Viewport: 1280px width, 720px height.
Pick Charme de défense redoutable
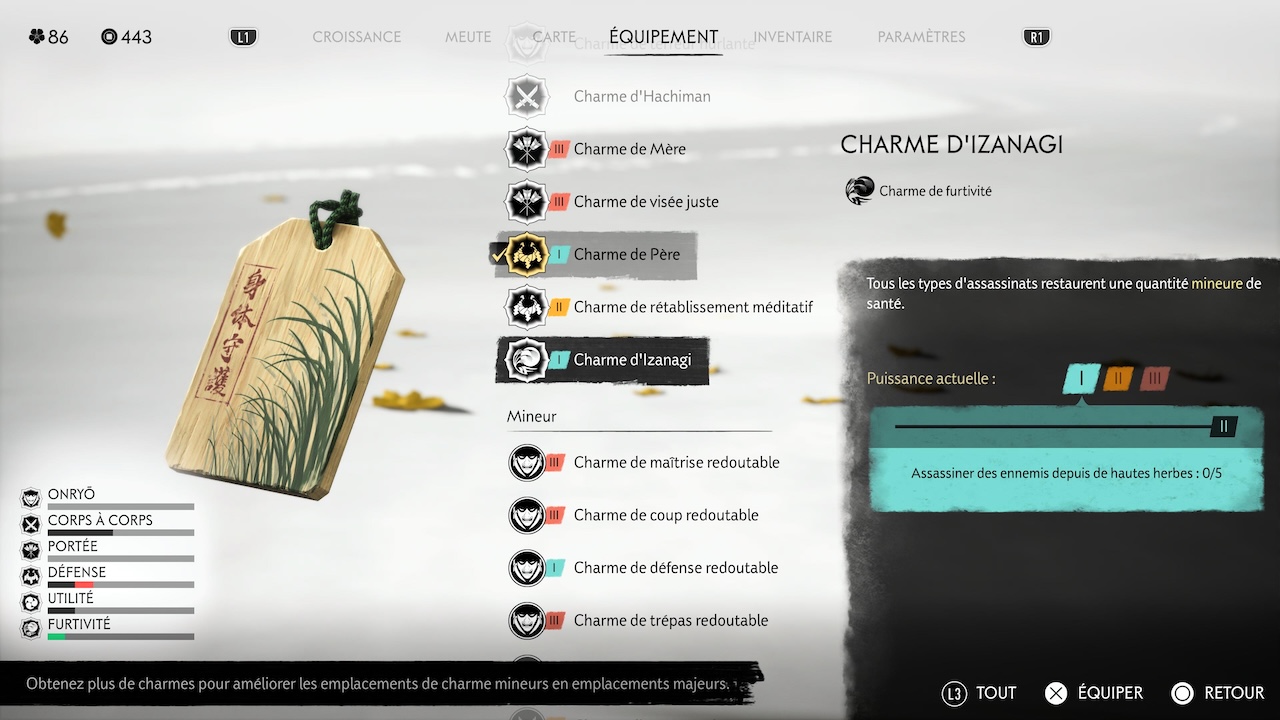coord(675,568)
